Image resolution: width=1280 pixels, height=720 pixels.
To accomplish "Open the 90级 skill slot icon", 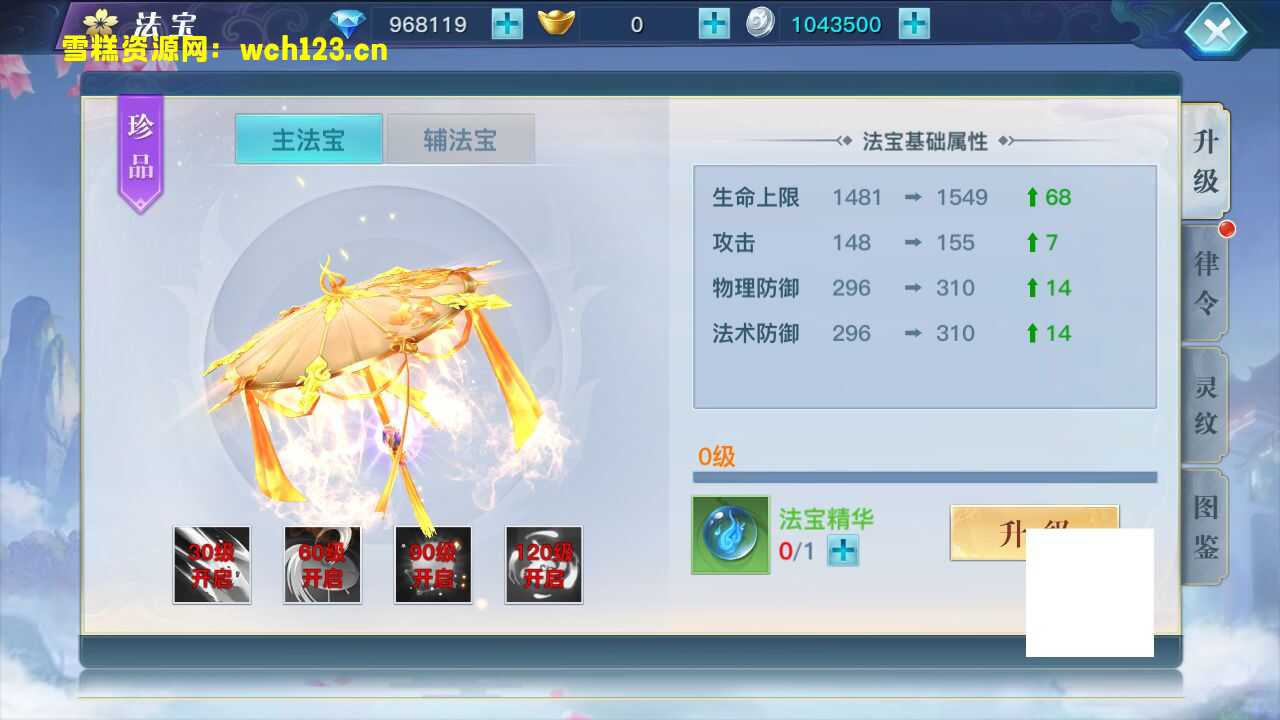I will pos(433,565).
